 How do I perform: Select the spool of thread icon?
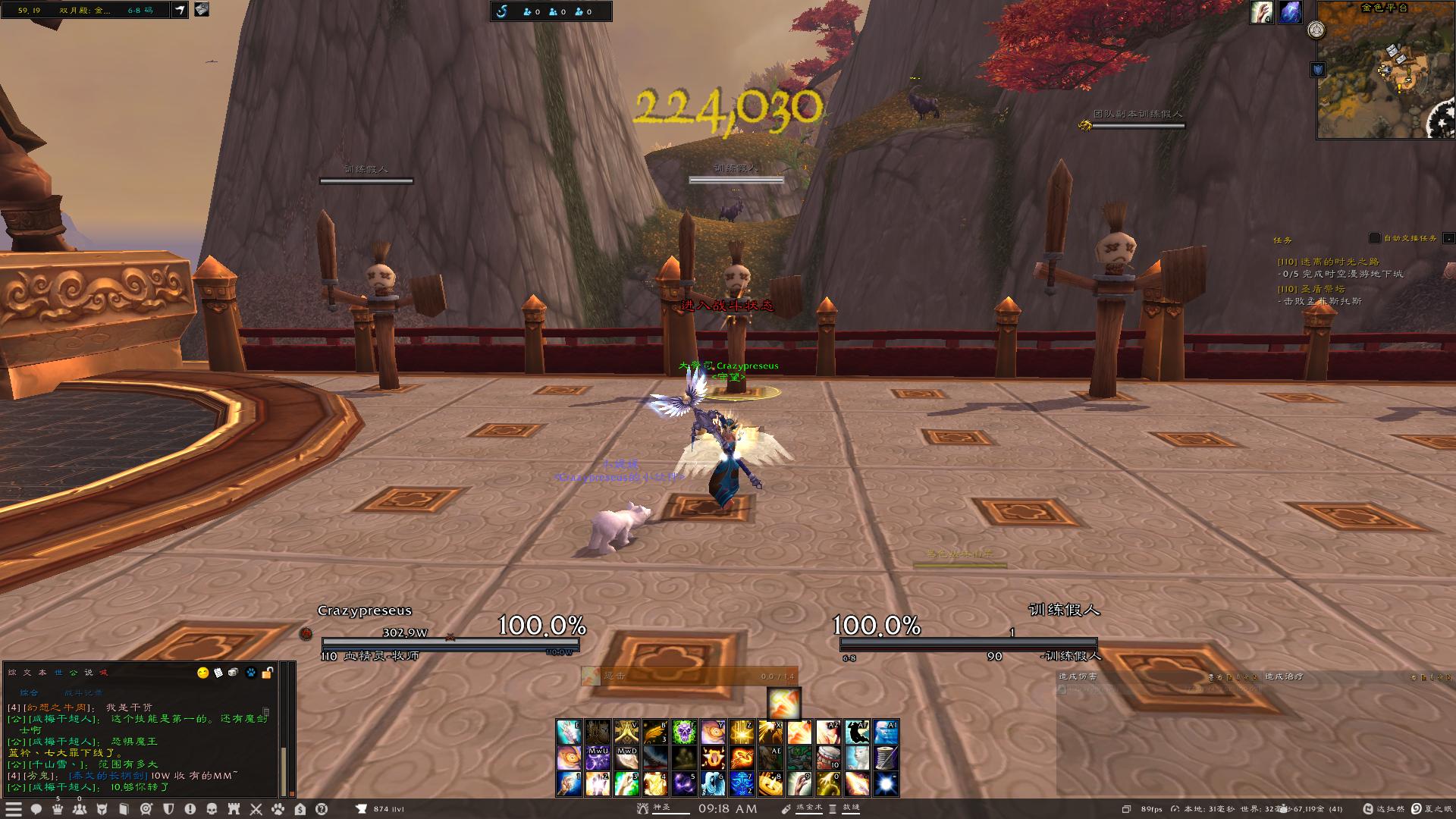(886, 758)
